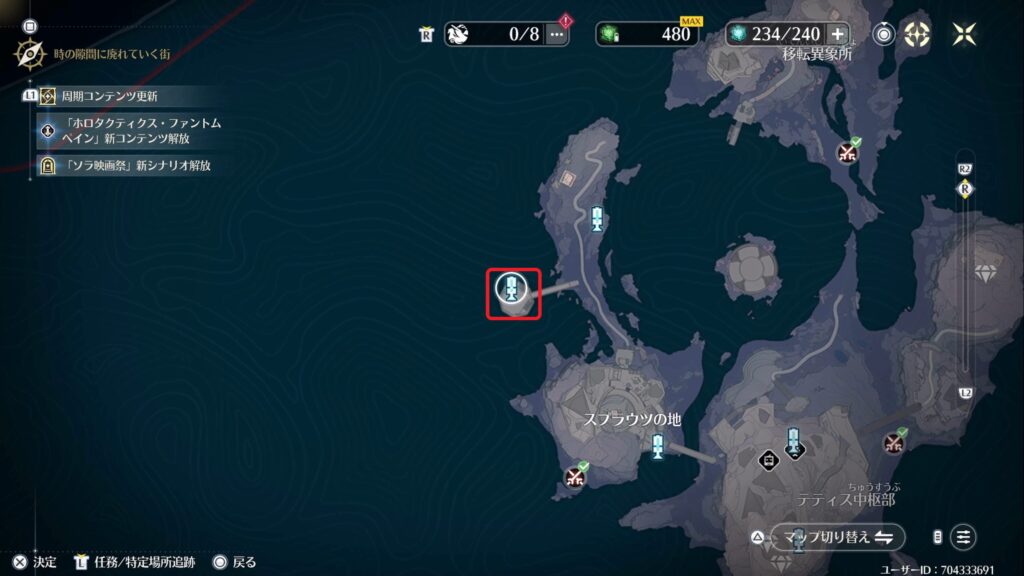Open the 0/8 tracker's three-dot menu
This screenshot has height=576, width=1024.
557,34
